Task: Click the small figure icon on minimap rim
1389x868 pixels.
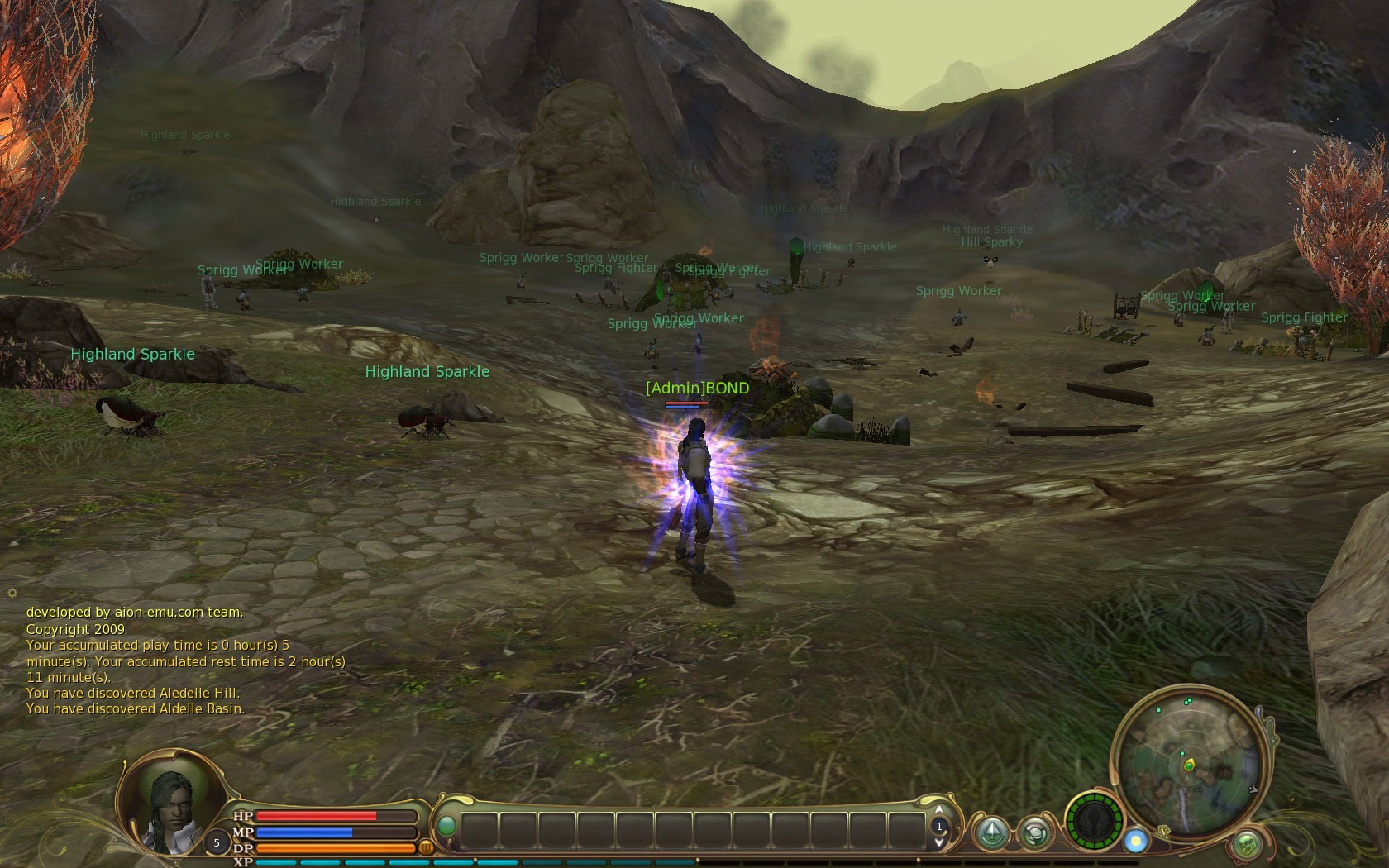Action: tap(1254, 789)
